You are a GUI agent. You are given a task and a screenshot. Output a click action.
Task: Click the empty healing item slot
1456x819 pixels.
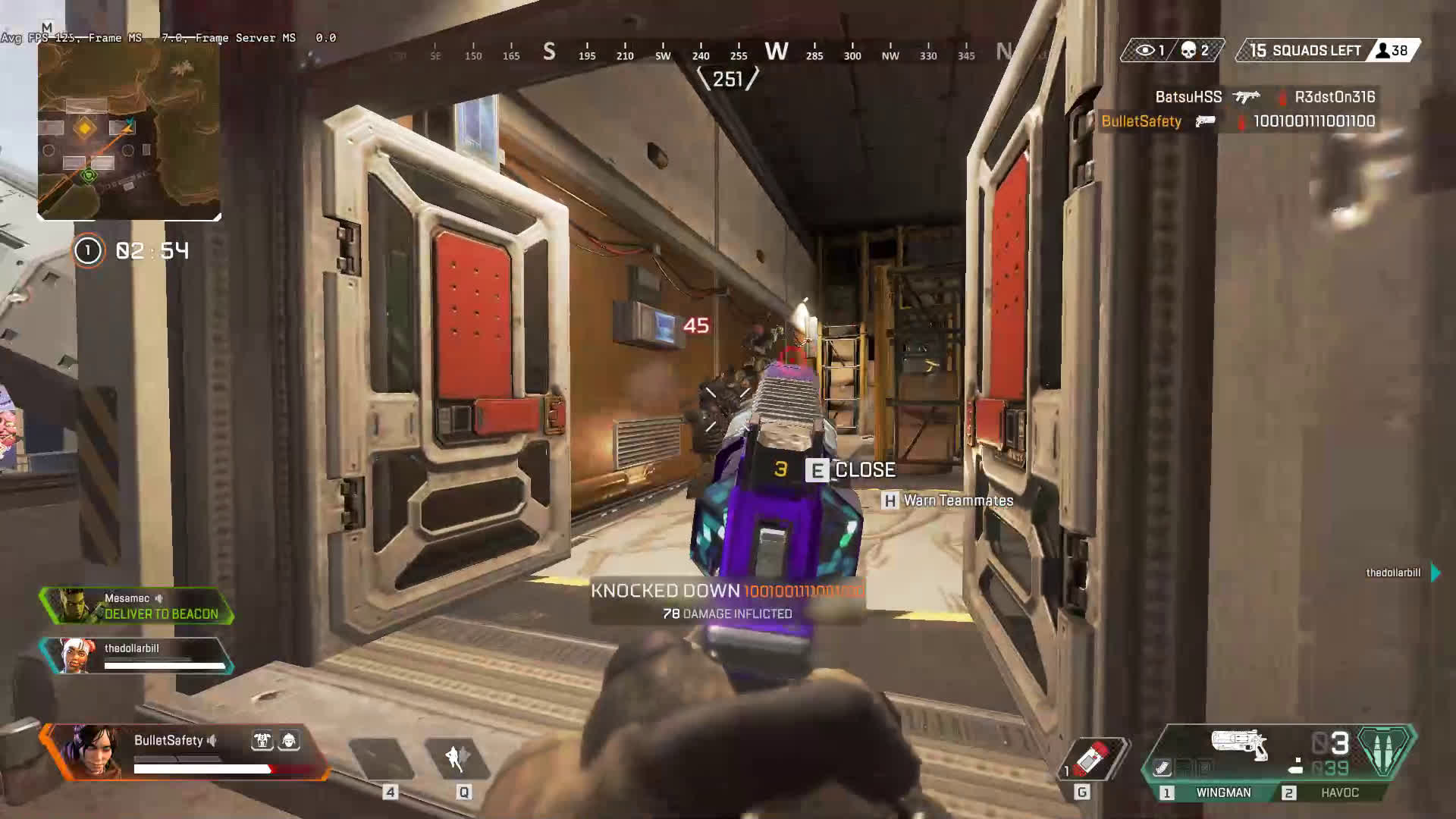(381, 758)
